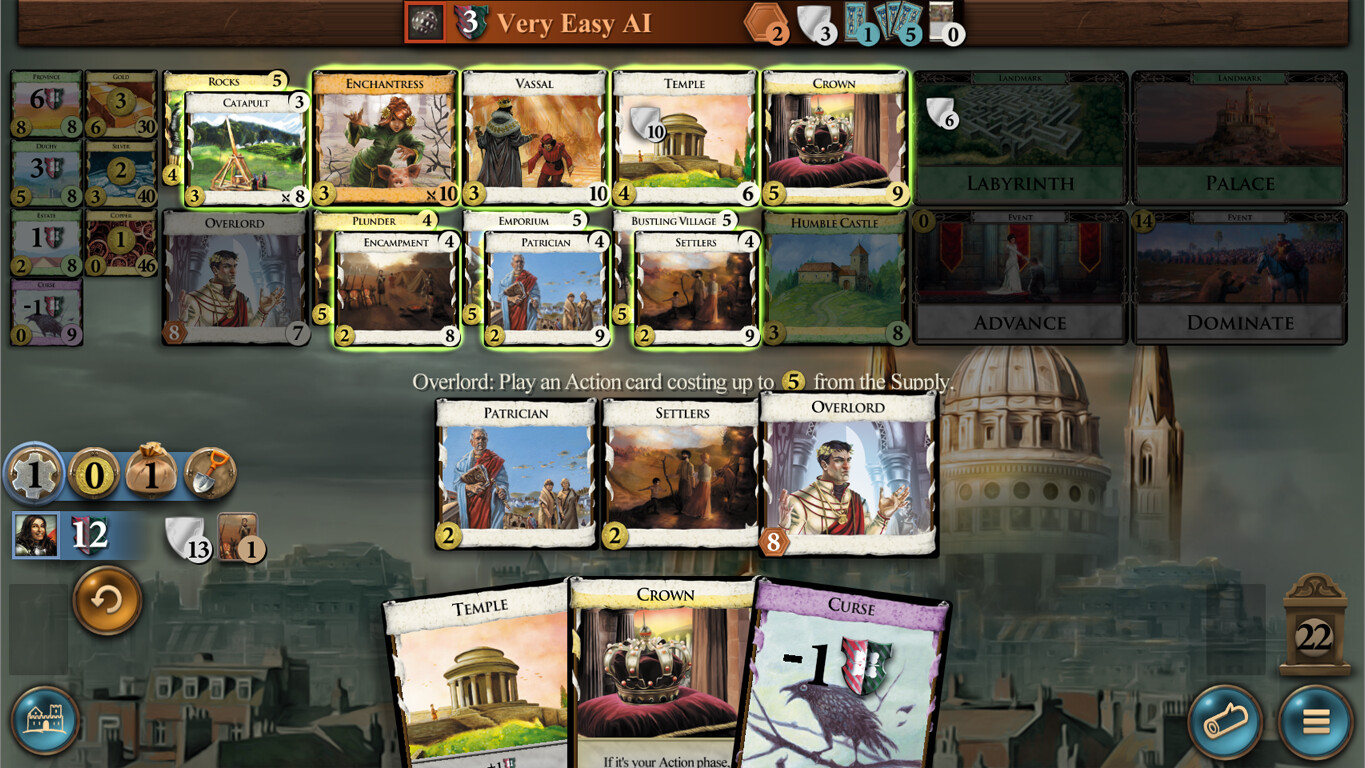The width and height of the screenshot is (1365, 768).
Task: Click the coin purse counter icon
Action: pyautogui.click(x=150, y=475)
